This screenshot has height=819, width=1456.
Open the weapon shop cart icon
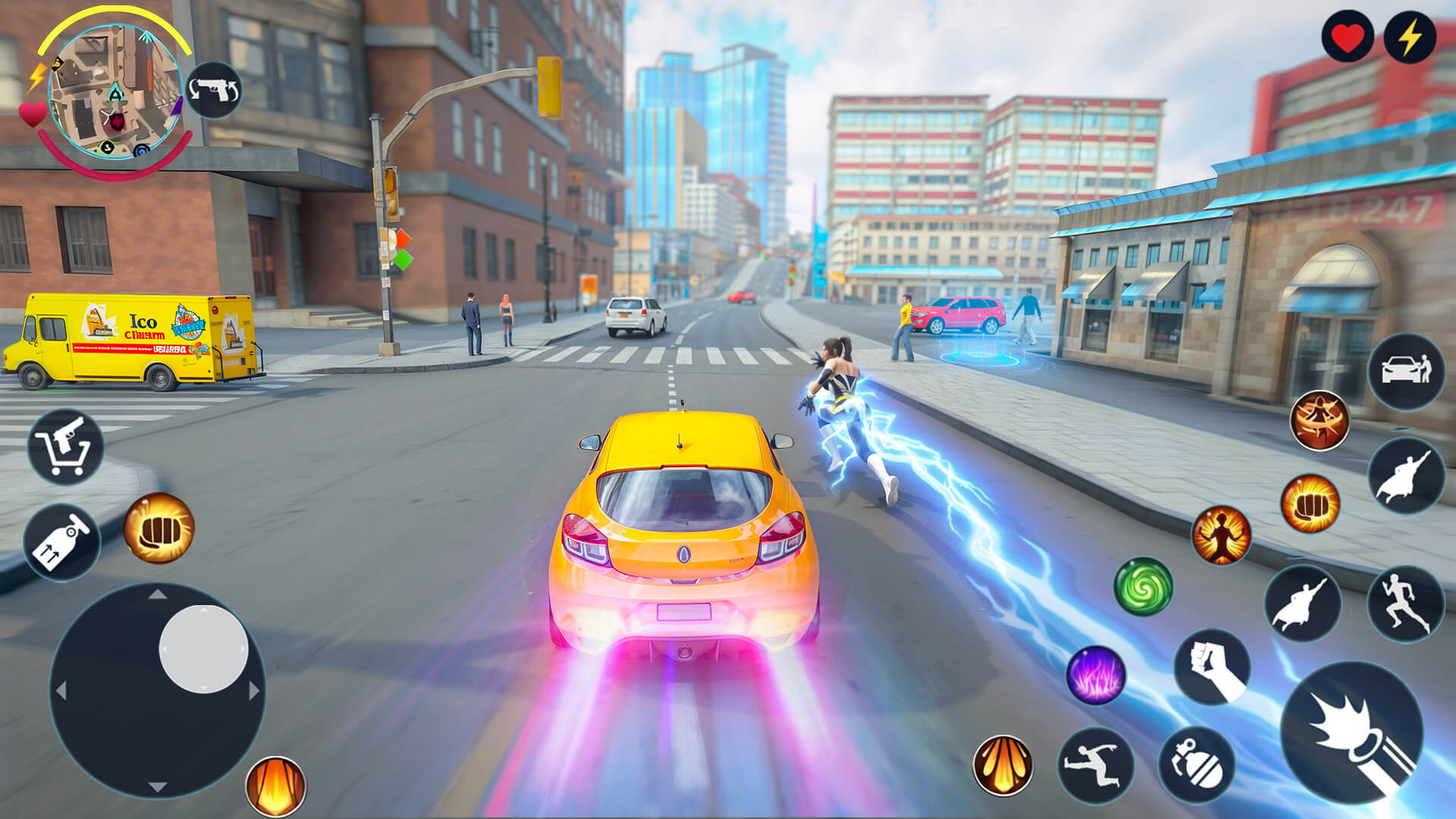click(66, 447)
